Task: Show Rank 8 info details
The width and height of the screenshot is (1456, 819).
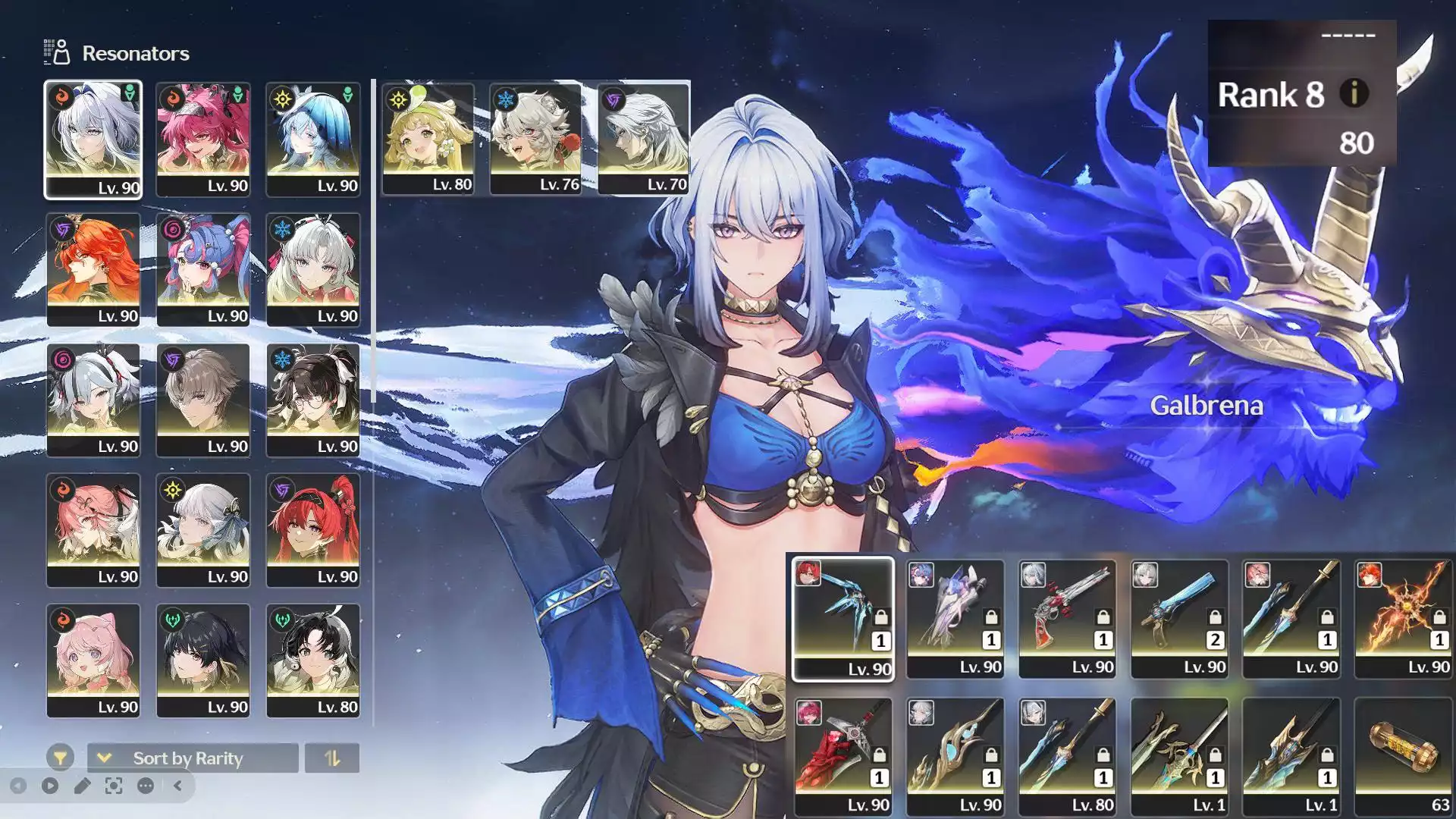Action: click(x=1354, y=94)
